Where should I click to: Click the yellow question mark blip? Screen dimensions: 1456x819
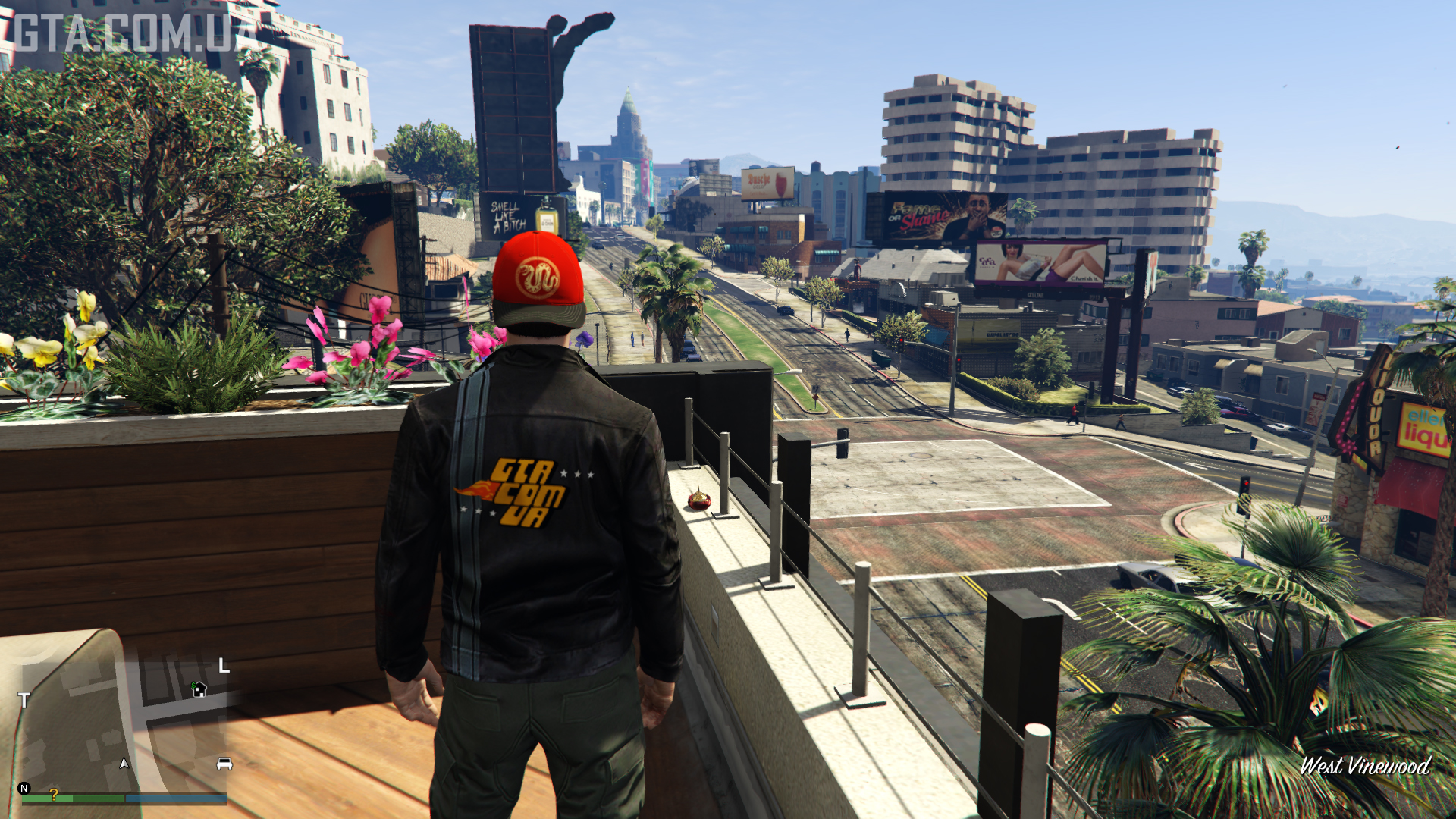pyautogui.click(x=54, y=794)
